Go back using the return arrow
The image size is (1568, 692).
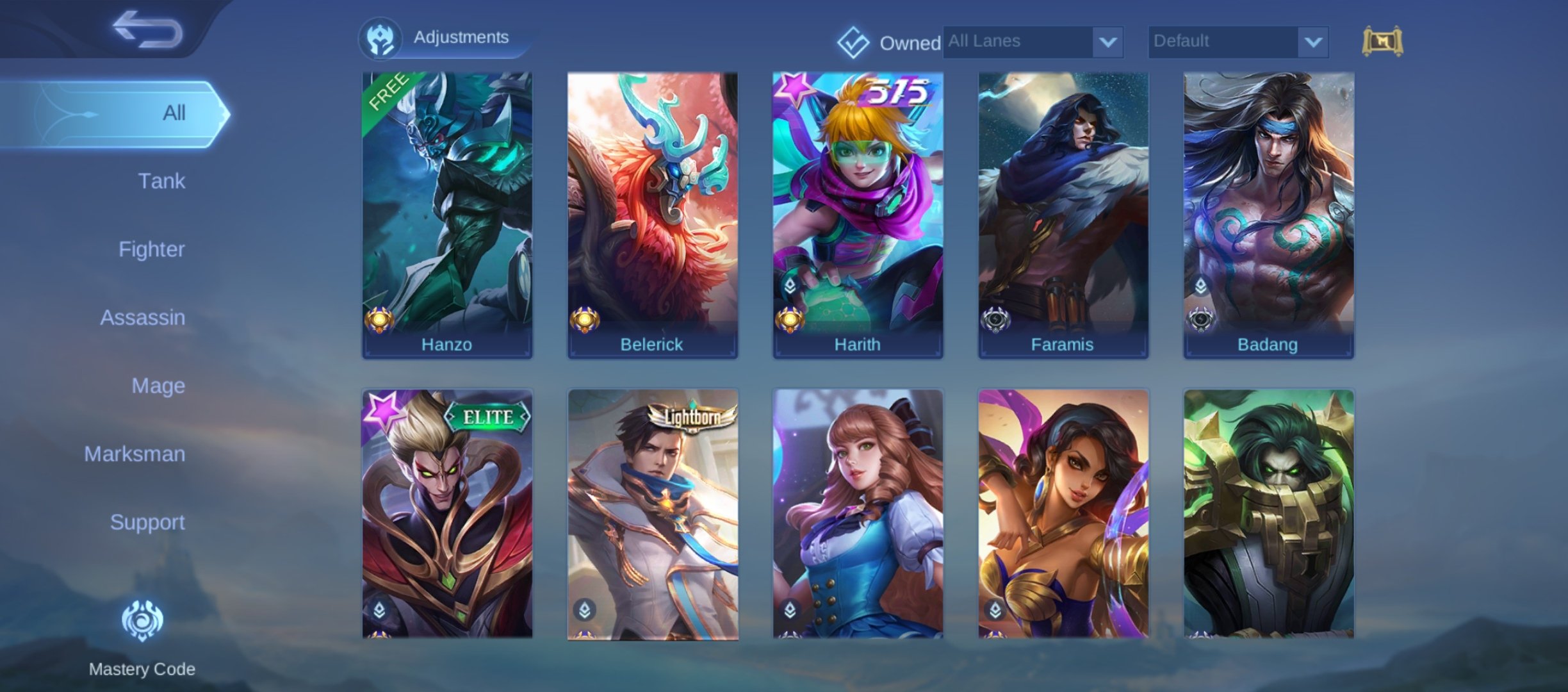147,30
